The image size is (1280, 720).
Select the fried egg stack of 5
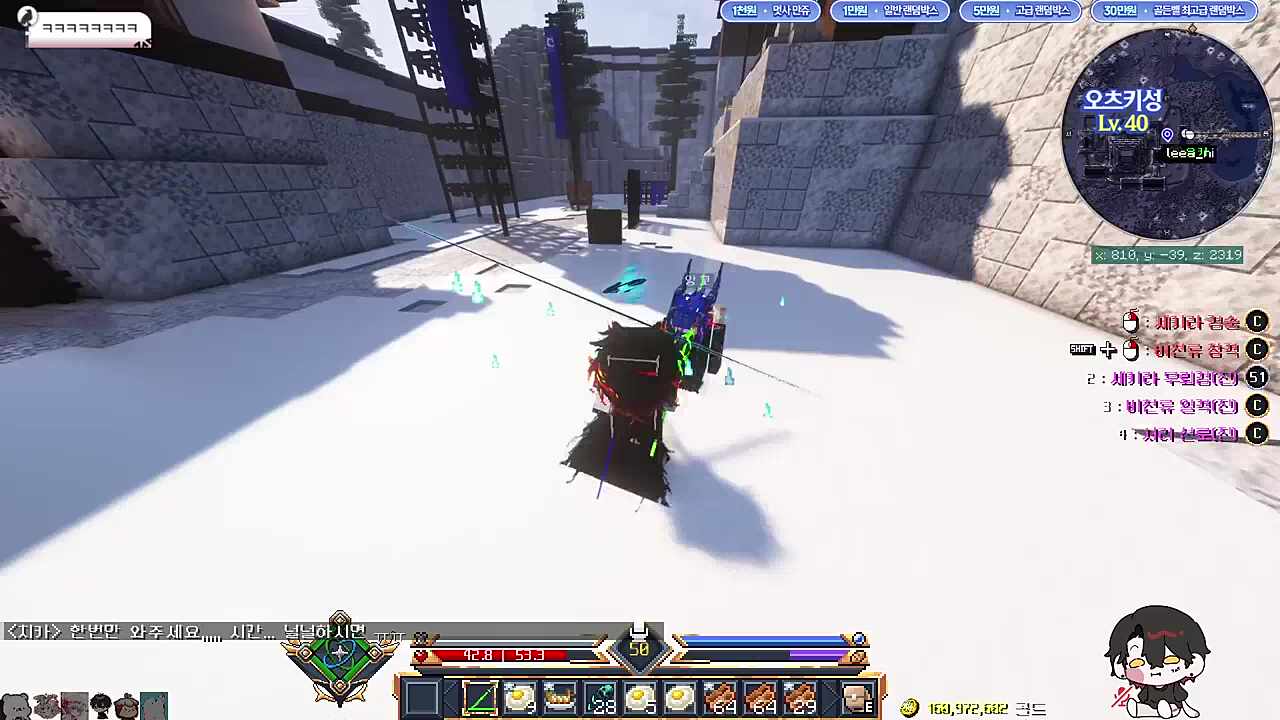pos(640,697)
